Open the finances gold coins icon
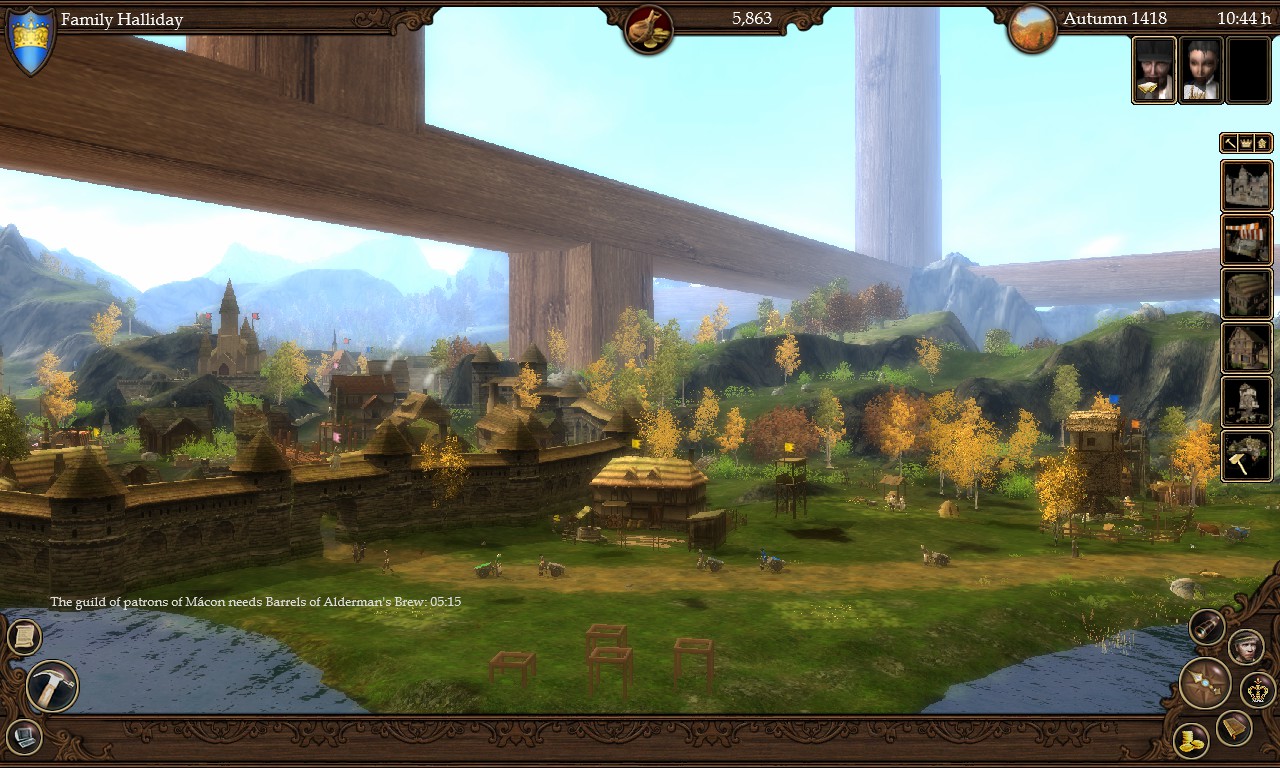This screenshot has width=1280, height=768. pos(1190,739)
